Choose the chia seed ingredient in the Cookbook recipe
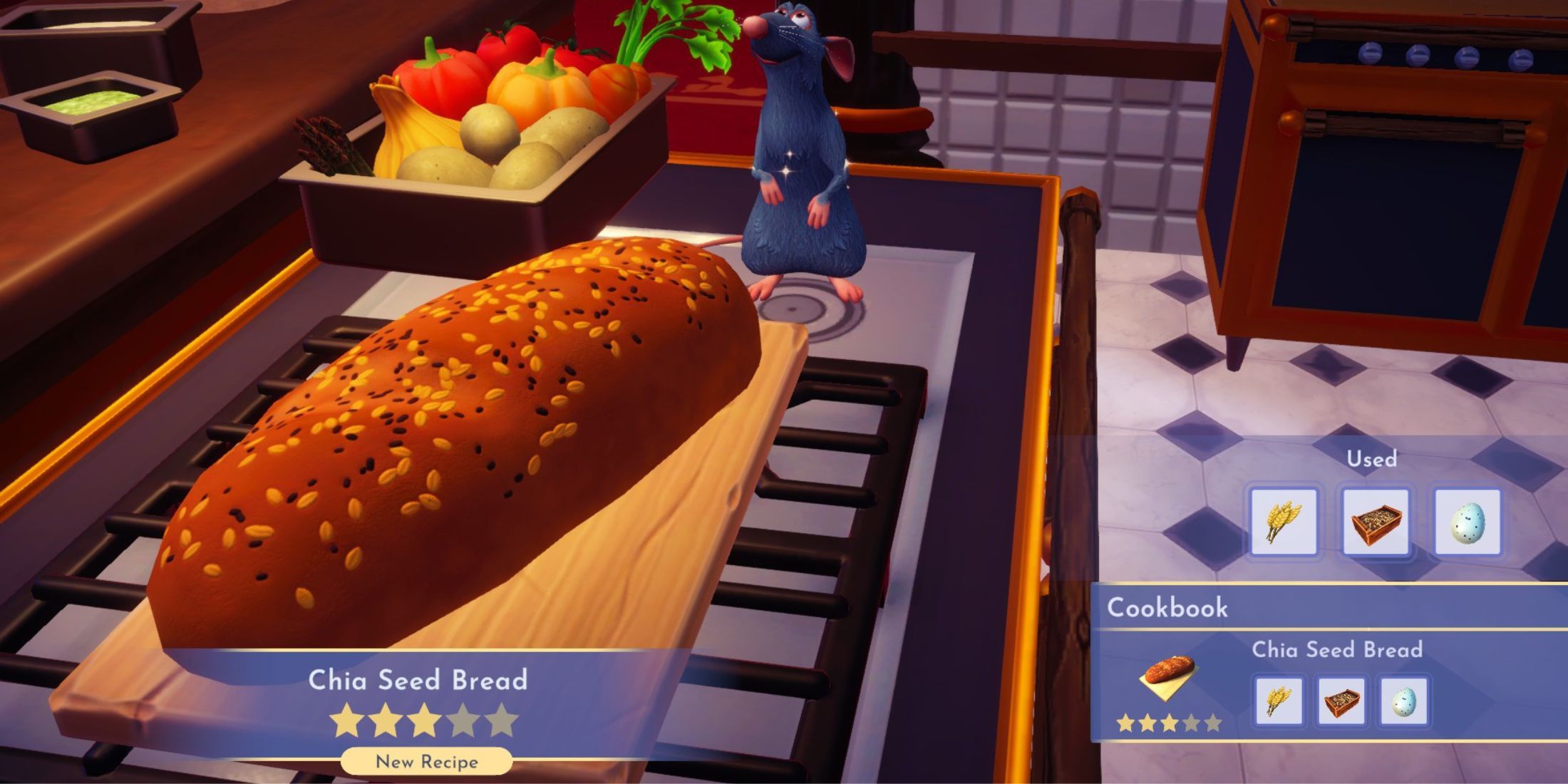The width and height of the screenshot is (1568, 784). pos(1341,701)
